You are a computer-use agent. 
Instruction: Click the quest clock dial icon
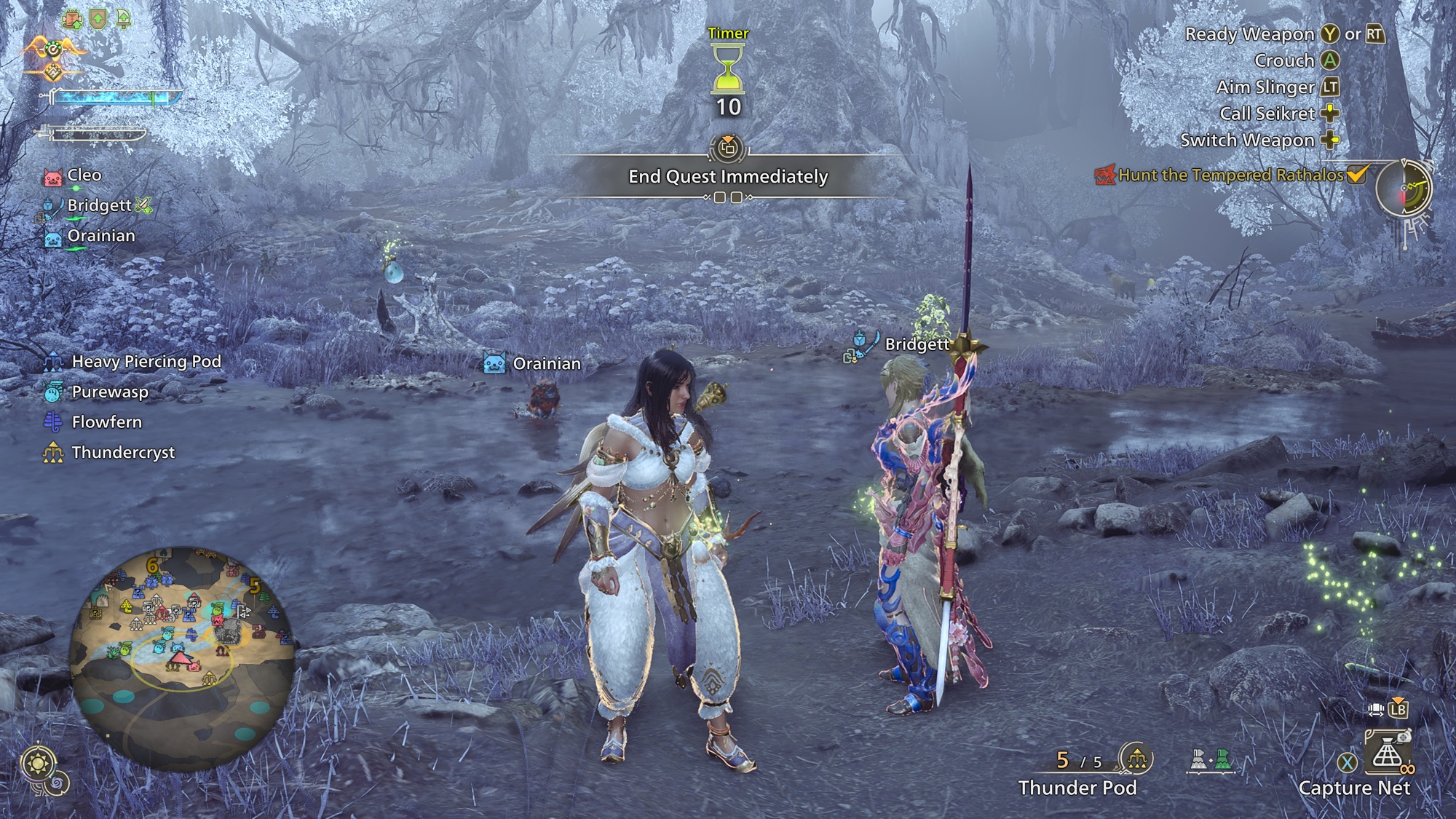click(x=1404, y=188)
